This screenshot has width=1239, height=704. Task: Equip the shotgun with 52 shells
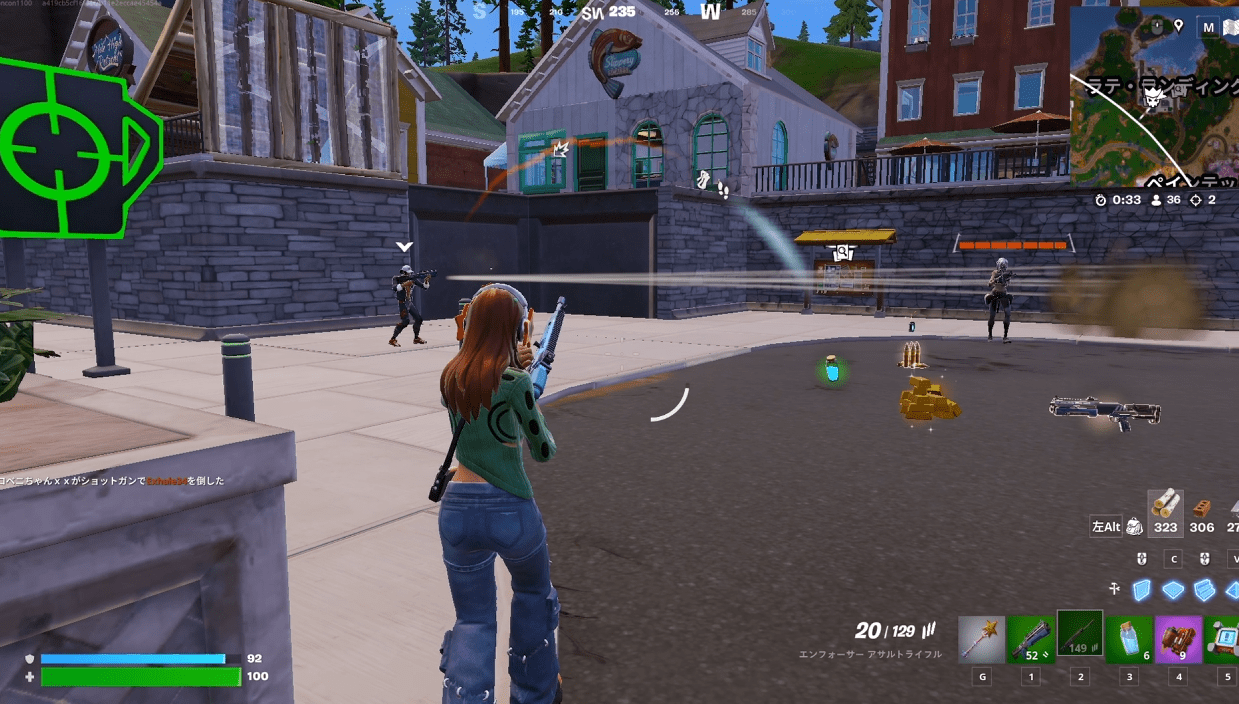coord(1030,639)
